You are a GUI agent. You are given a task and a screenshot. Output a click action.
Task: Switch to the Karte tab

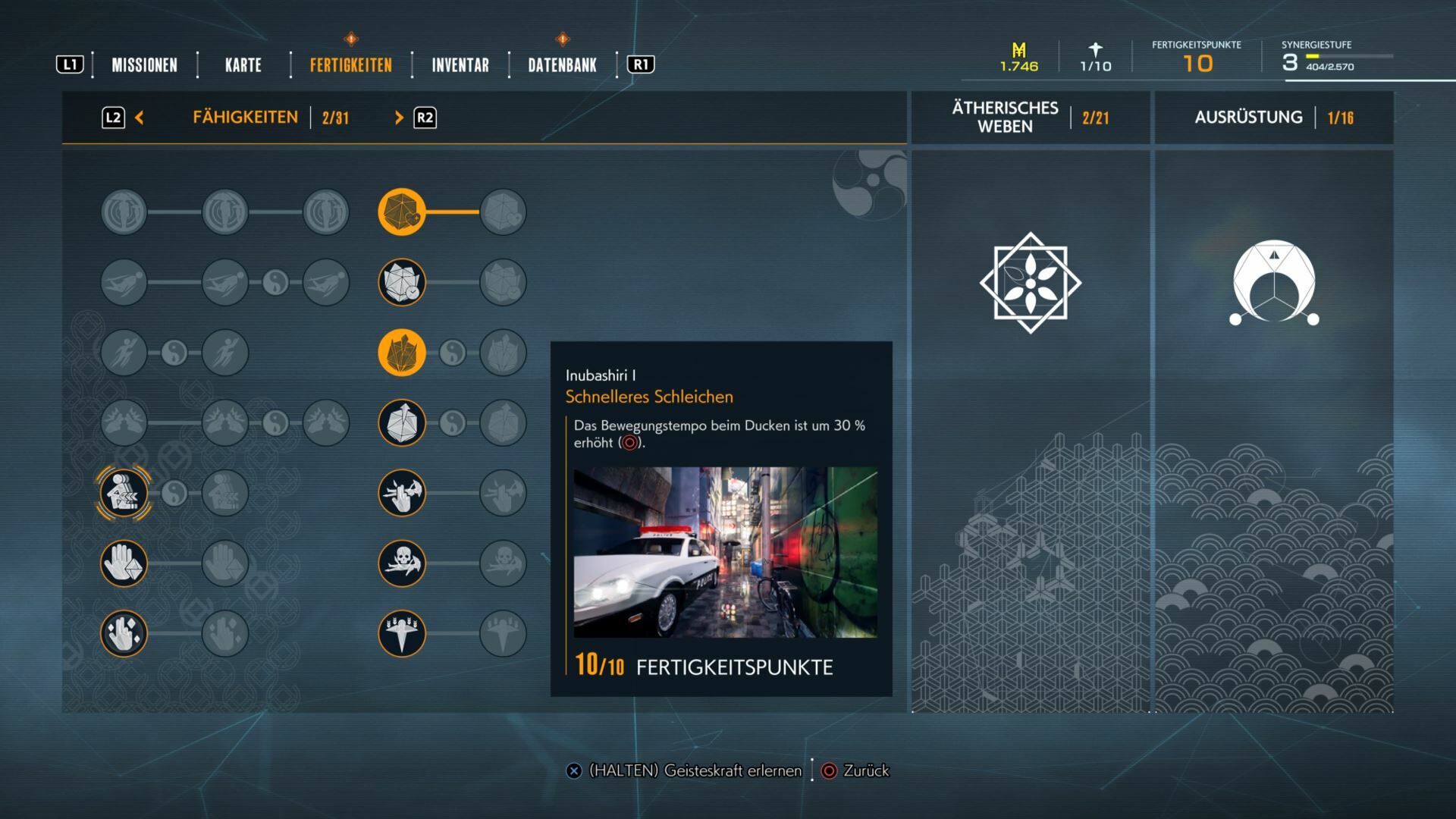(243, 65)
